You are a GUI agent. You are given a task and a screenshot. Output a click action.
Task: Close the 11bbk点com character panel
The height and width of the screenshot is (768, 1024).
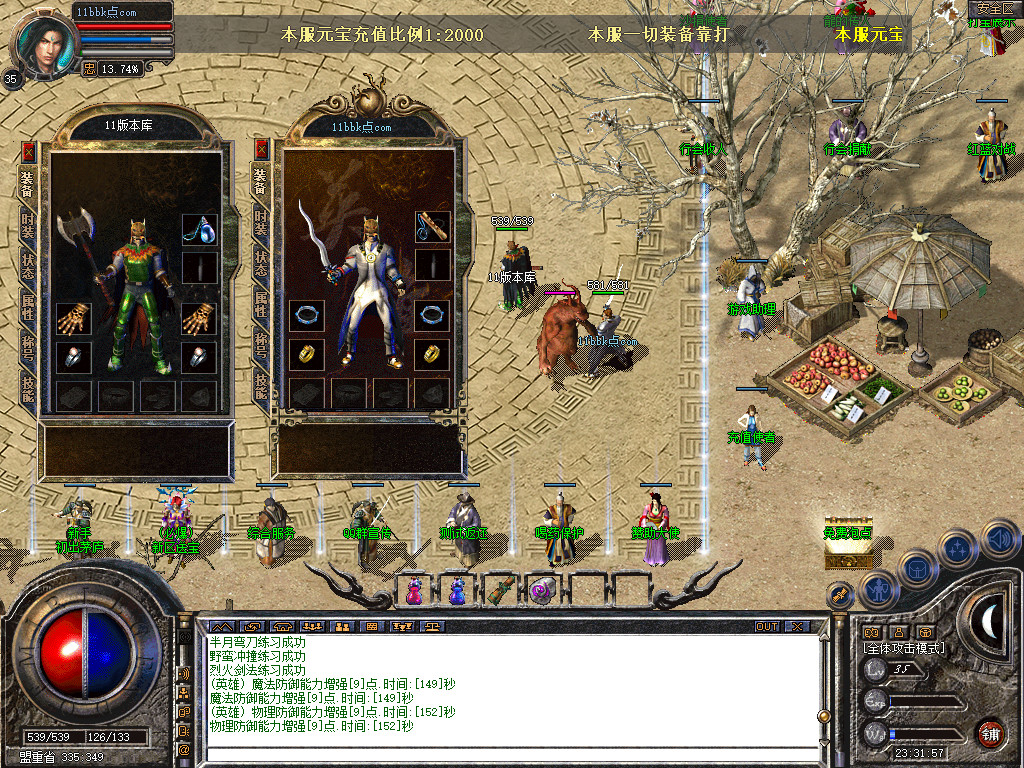tap(262, 150)
